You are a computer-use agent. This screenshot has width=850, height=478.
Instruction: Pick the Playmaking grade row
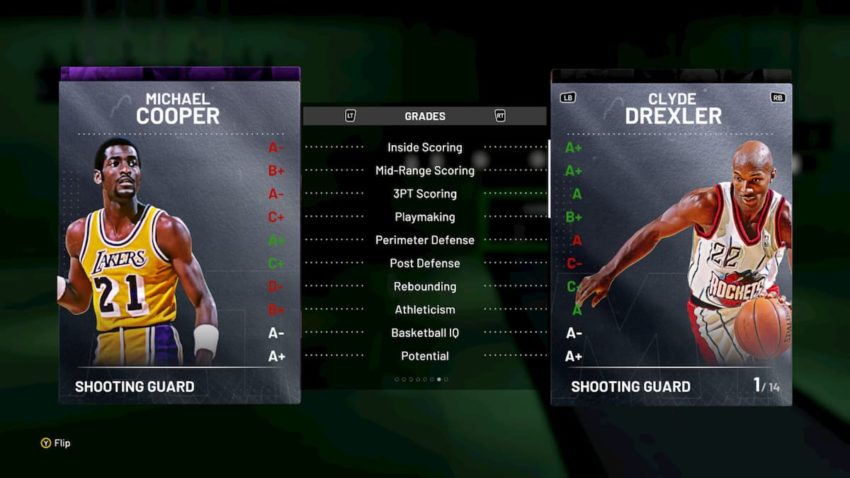tap(425, 217)
